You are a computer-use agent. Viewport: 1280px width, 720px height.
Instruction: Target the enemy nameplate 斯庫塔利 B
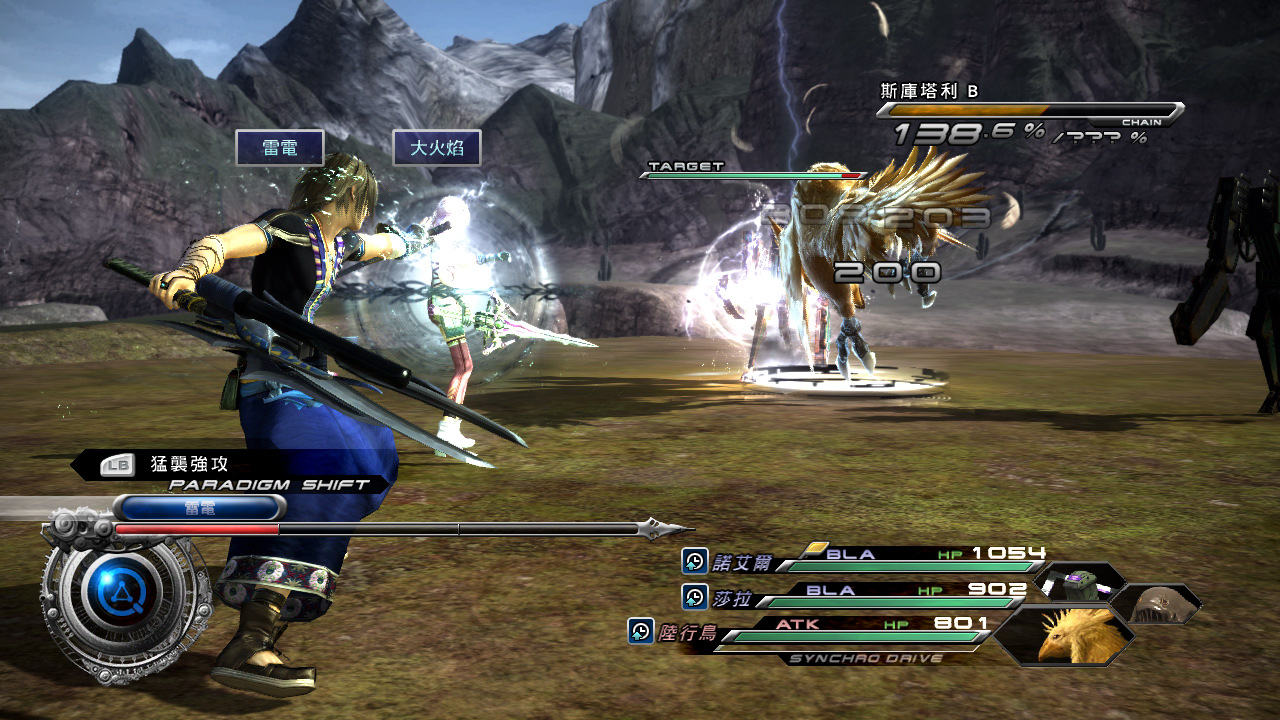(928, 91)
